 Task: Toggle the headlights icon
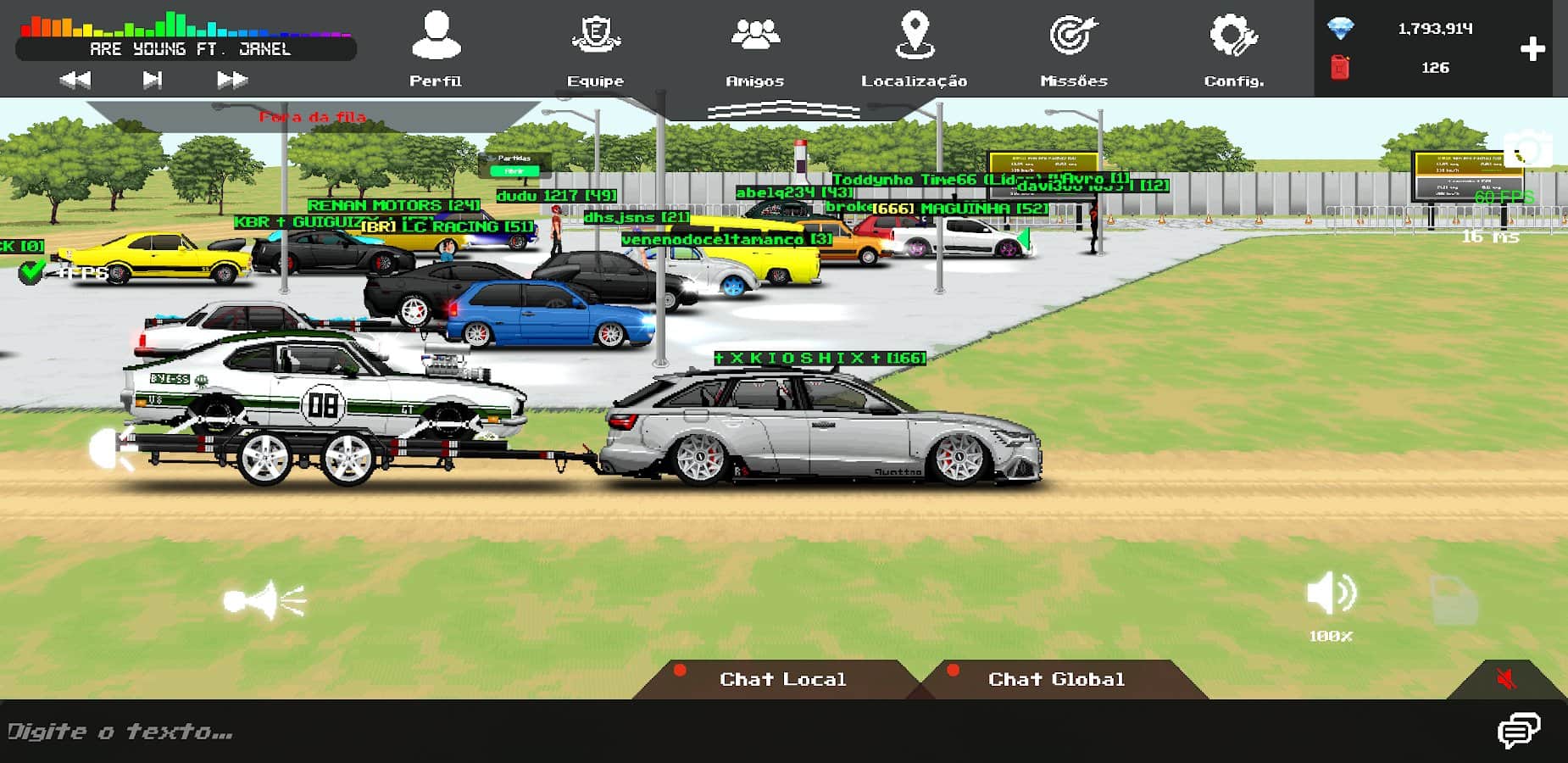(110, 448)
